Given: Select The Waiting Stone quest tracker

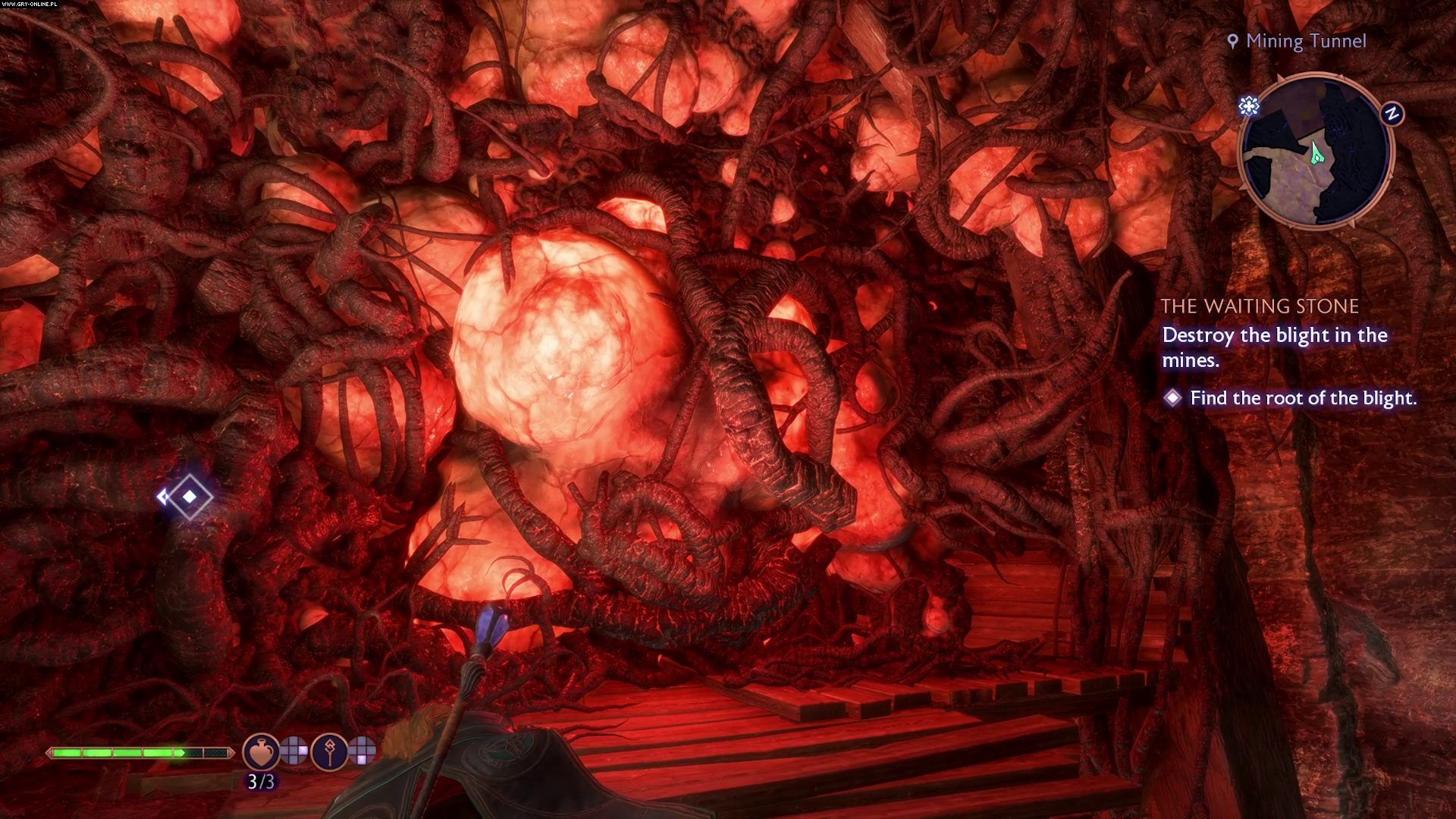Looking at the screenshot, I should coord(1260,306).
